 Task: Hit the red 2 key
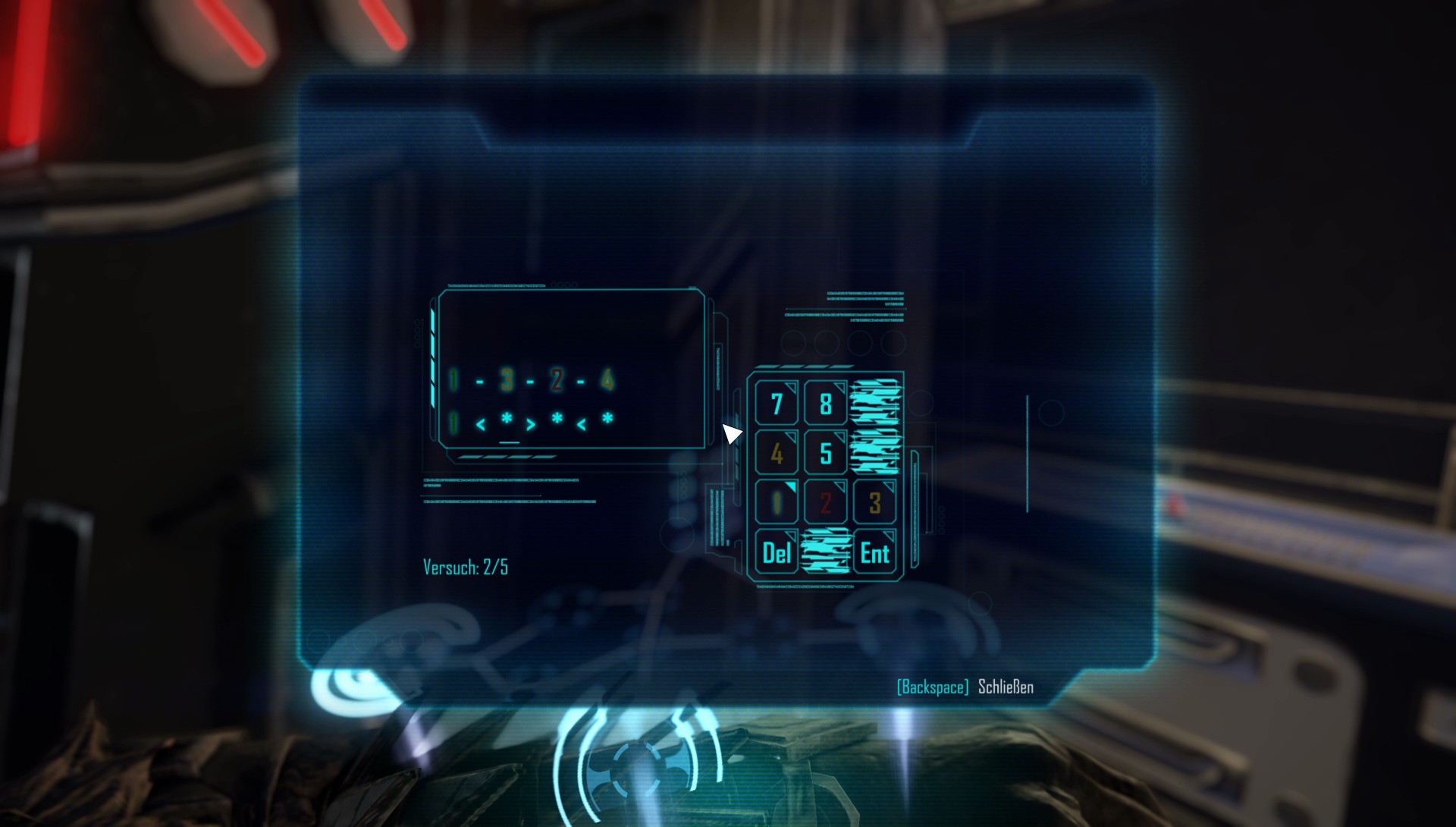coord(826,502)
